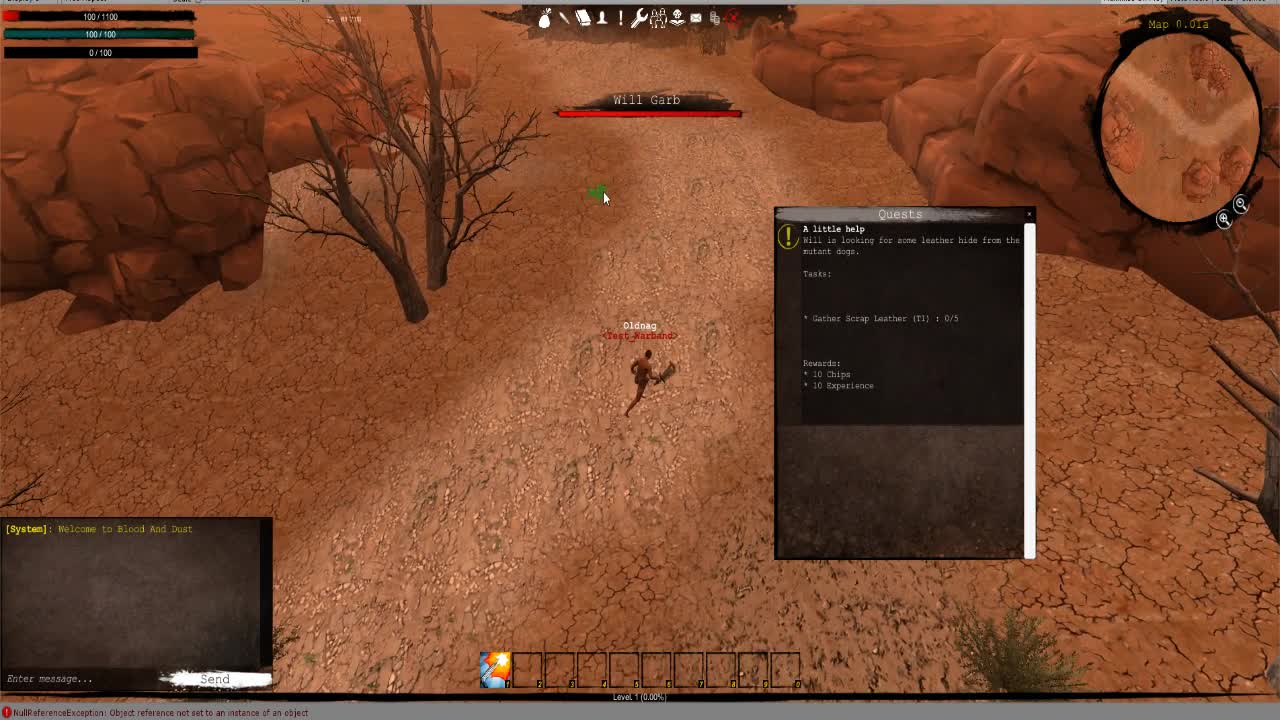Open settings via the wrench icon

tap(639, 17)
